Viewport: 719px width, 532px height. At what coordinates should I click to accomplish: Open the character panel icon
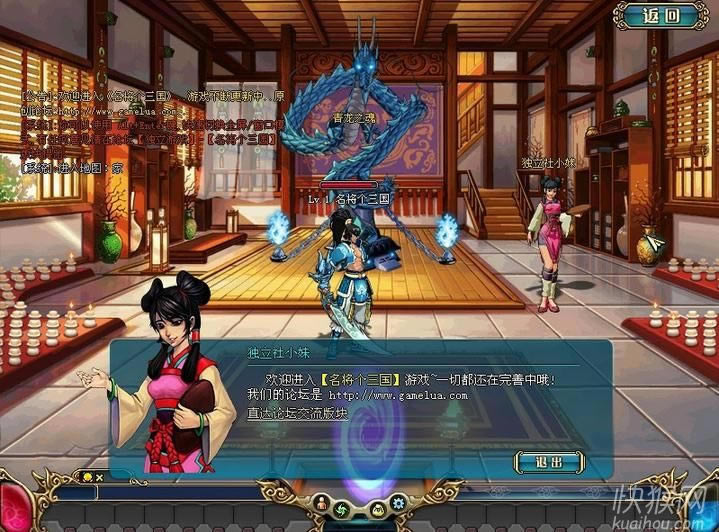pos(322,502)
